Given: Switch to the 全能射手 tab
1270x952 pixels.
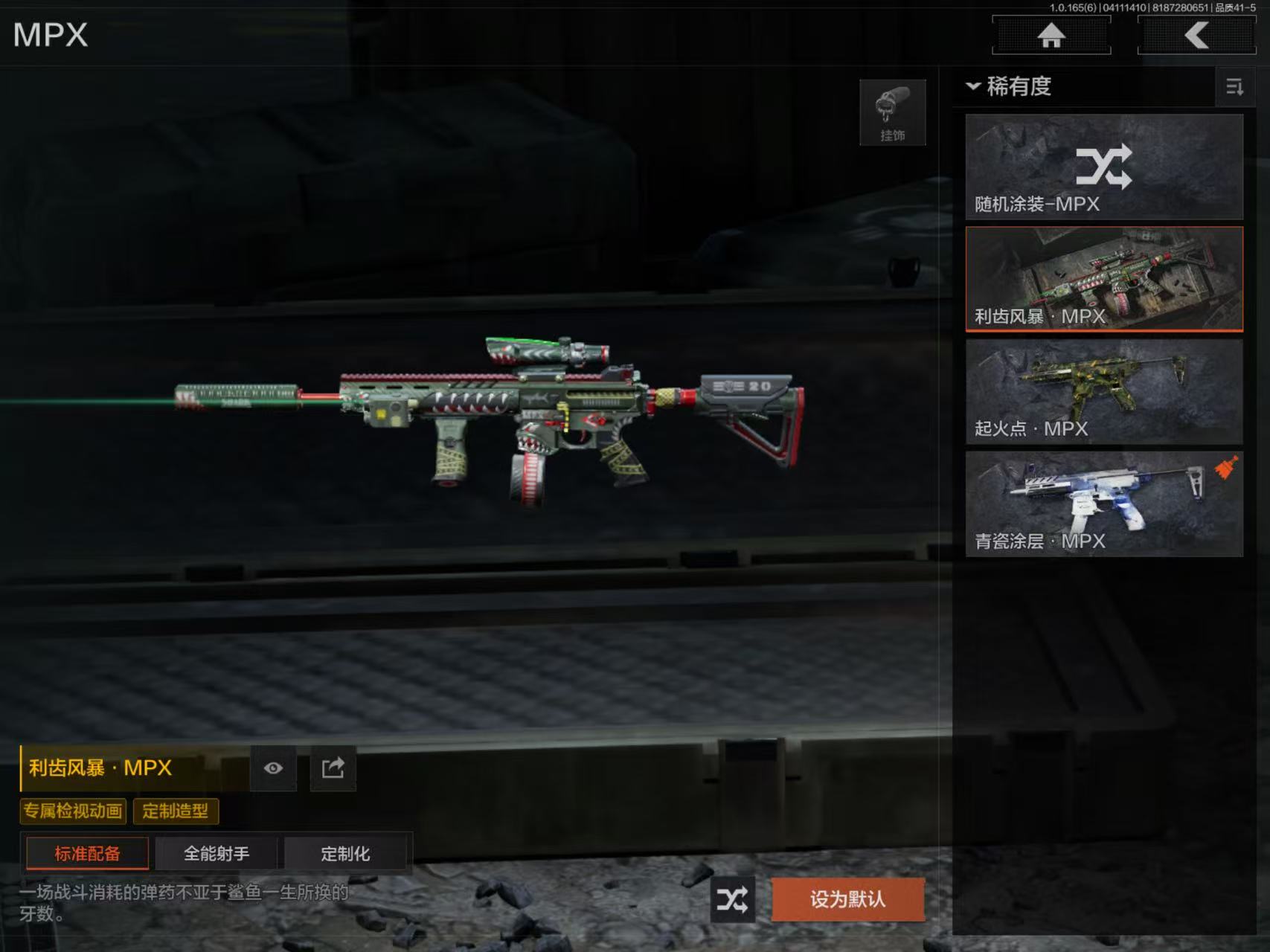Looking at the screenshot, I should coord(217,853).
